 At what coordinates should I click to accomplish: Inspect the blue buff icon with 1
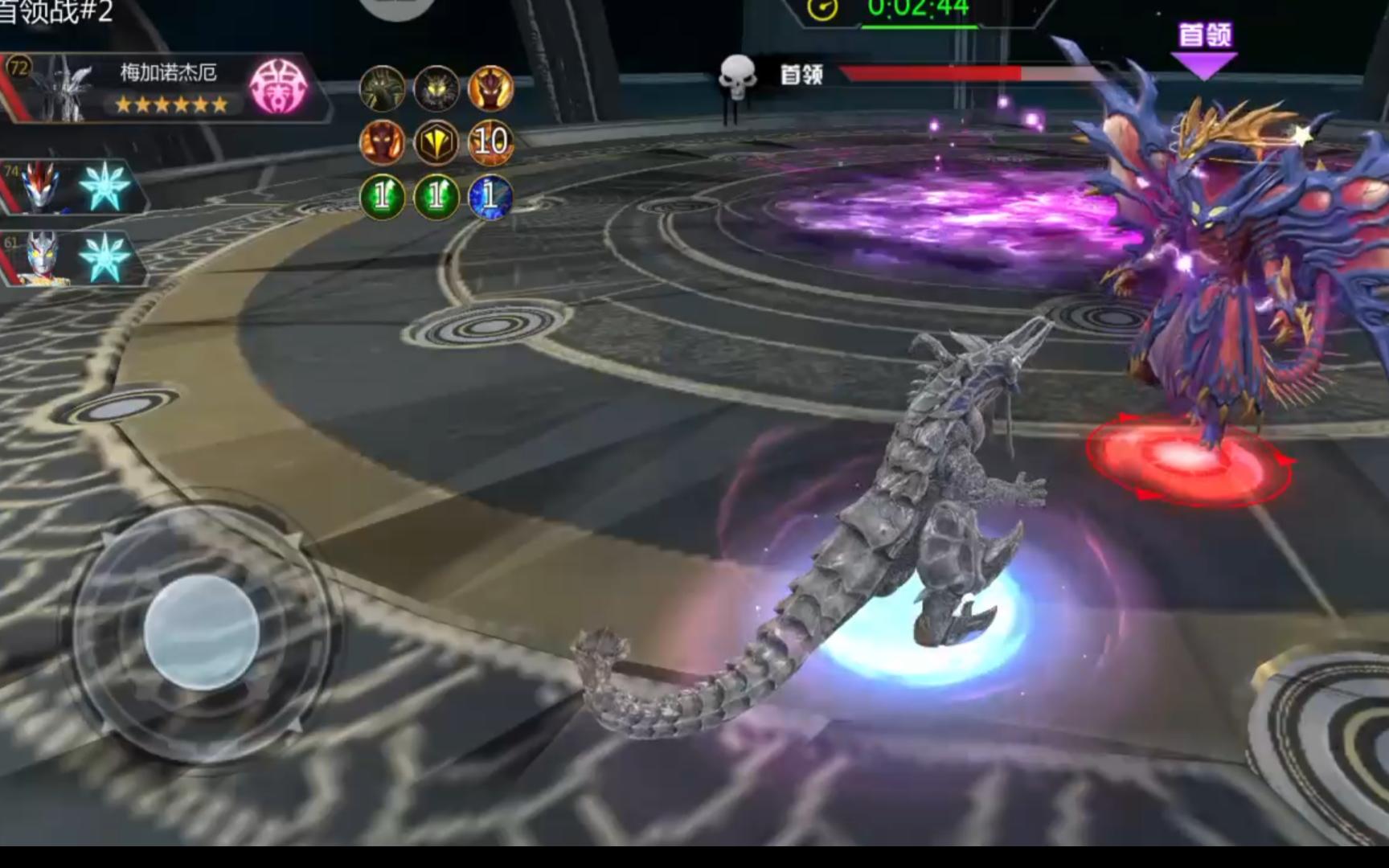pyautogui.click(x=490, y=197)
